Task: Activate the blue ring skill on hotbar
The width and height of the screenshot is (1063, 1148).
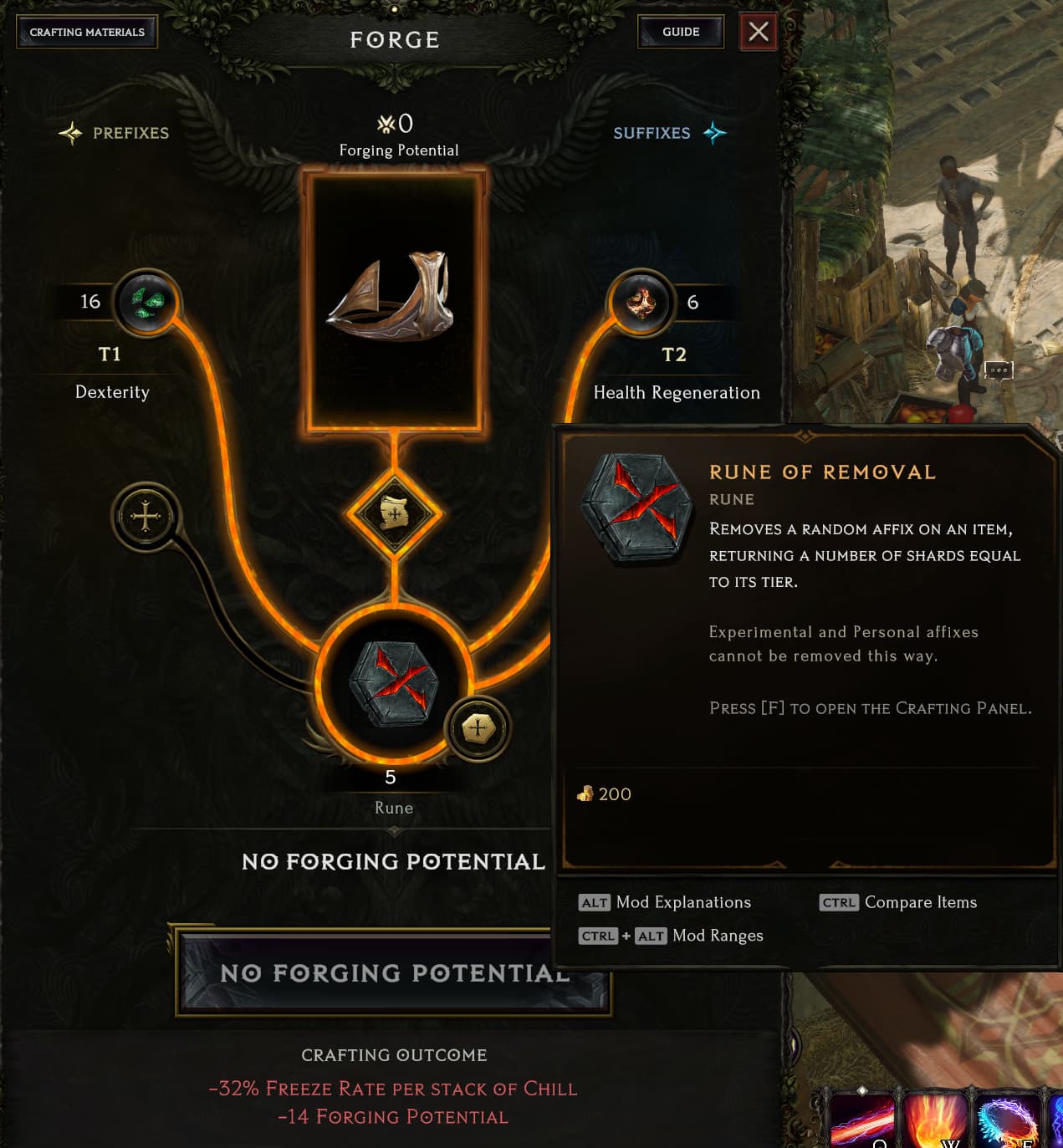Action: click(1007, 1119)
